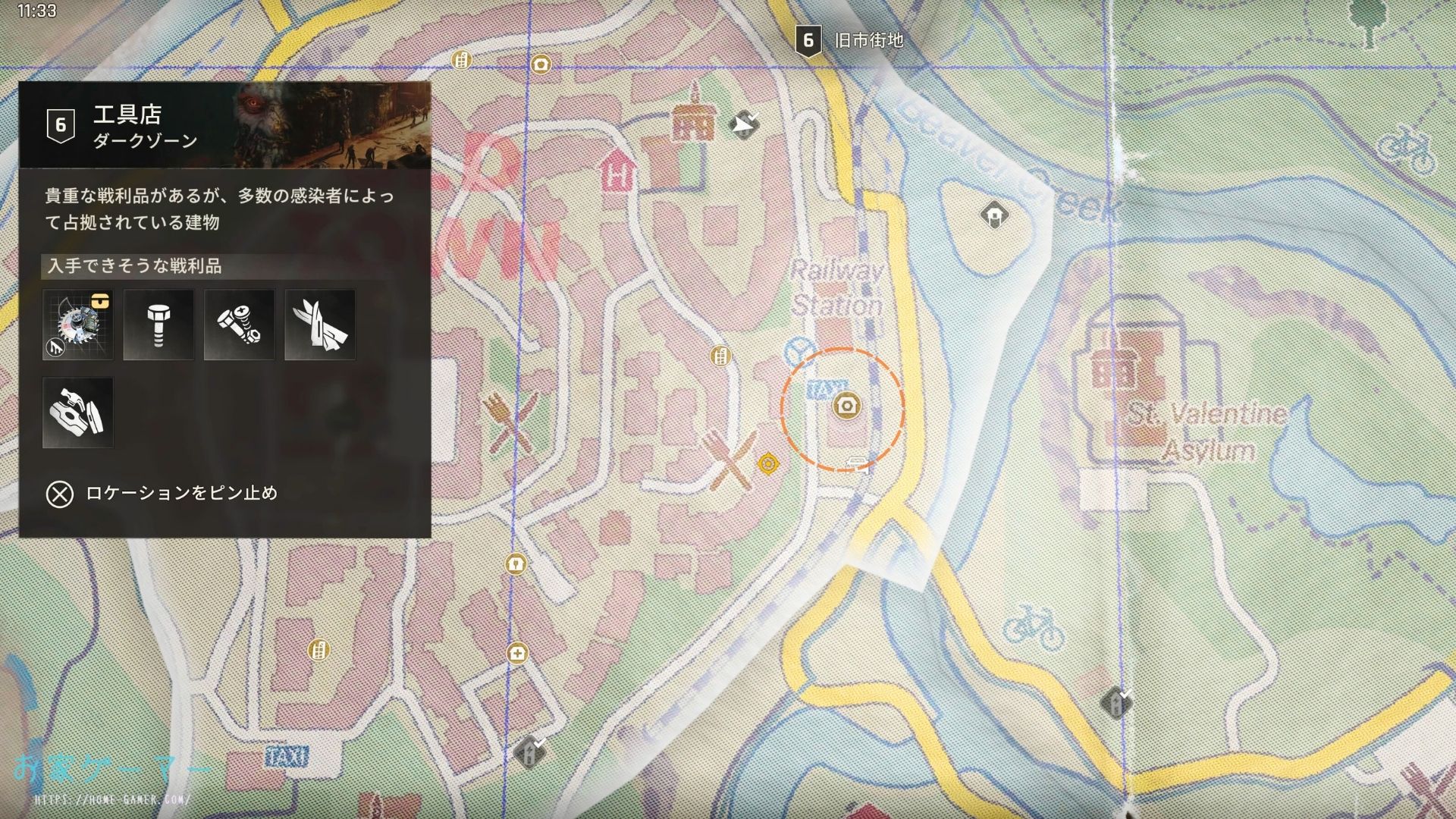This screenshot has width=1456, height=819.
Task: Select the single bolt loot slot
Action: point(158,325)
